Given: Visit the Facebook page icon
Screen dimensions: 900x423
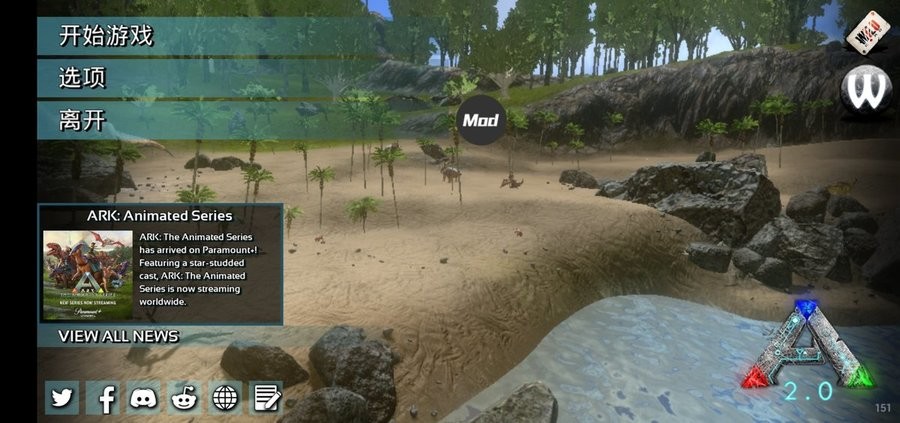Looking at the screenshot, I should point(103,398).
